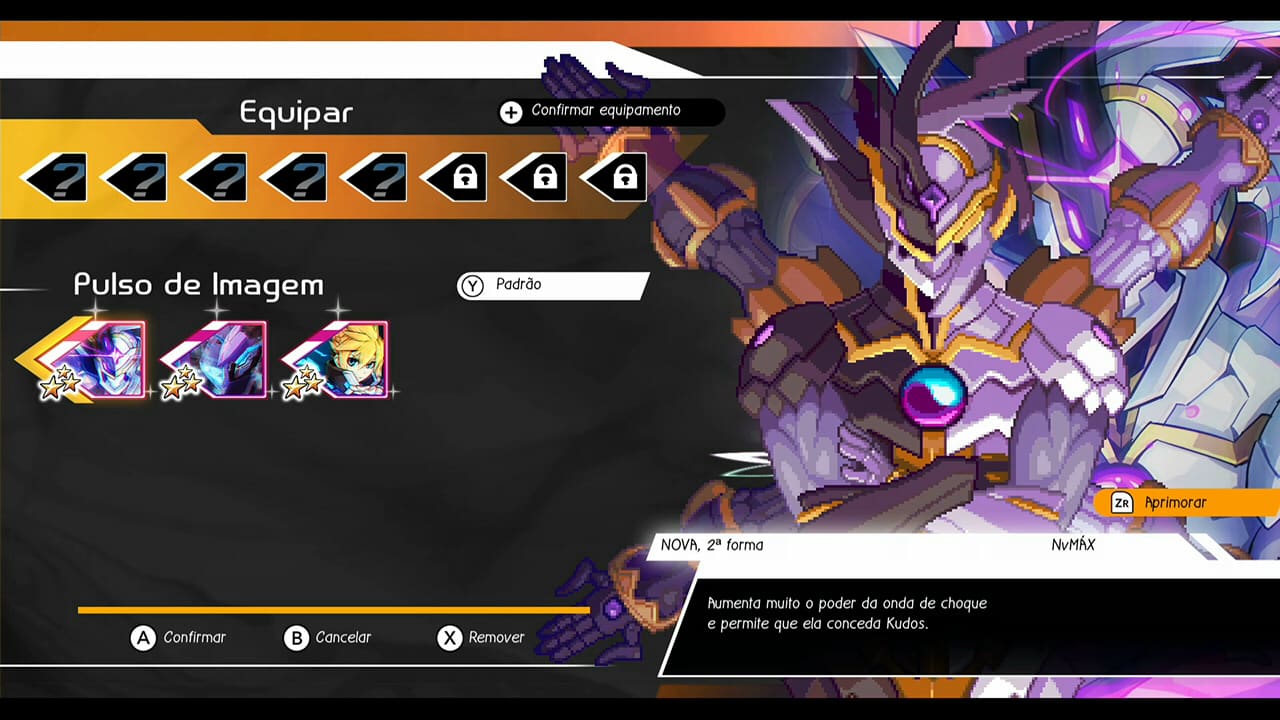The image size is (1280, 720).
Task: Click the NOVA, 2ª forma label
Action: tap(712, 545)
